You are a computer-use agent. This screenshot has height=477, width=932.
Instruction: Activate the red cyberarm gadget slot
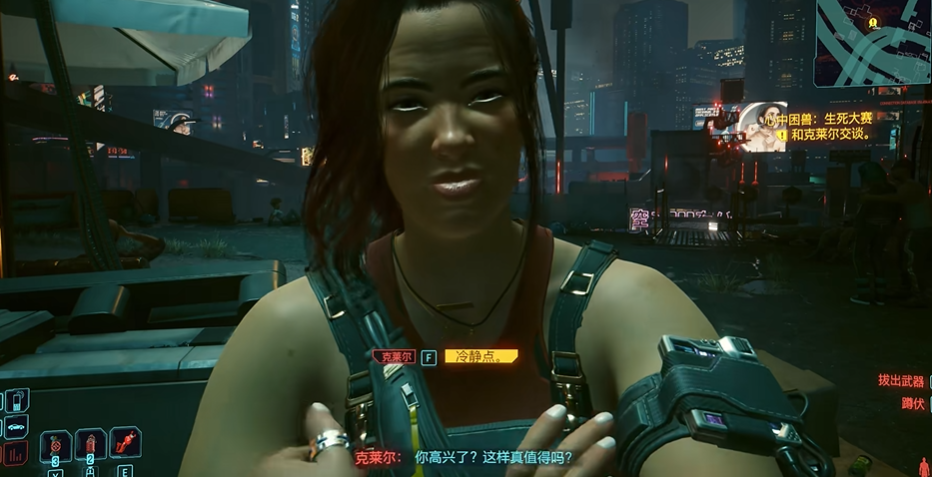[x=125, y=443]
